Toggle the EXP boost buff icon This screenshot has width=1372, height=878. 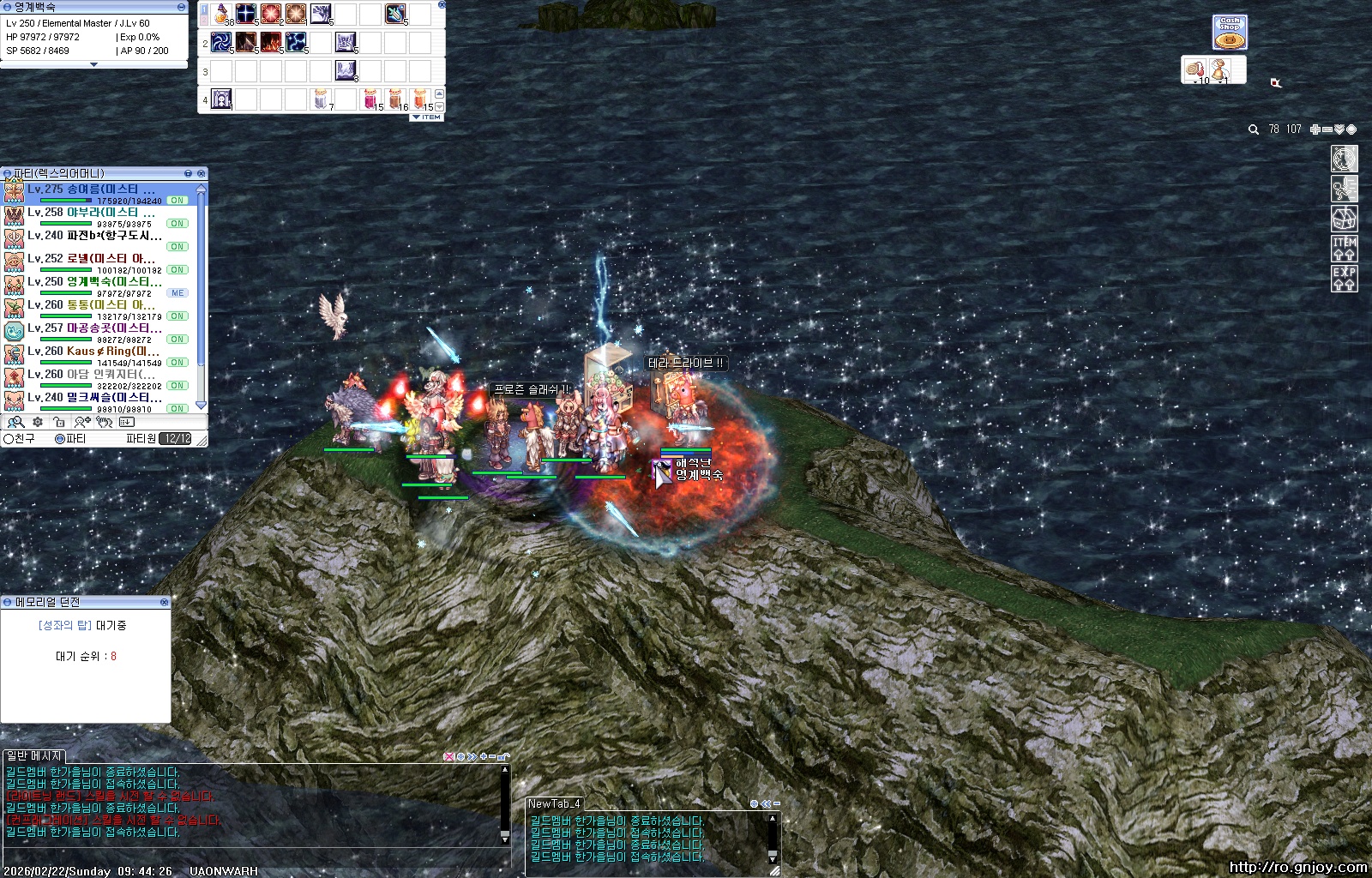click(1344, 278)
